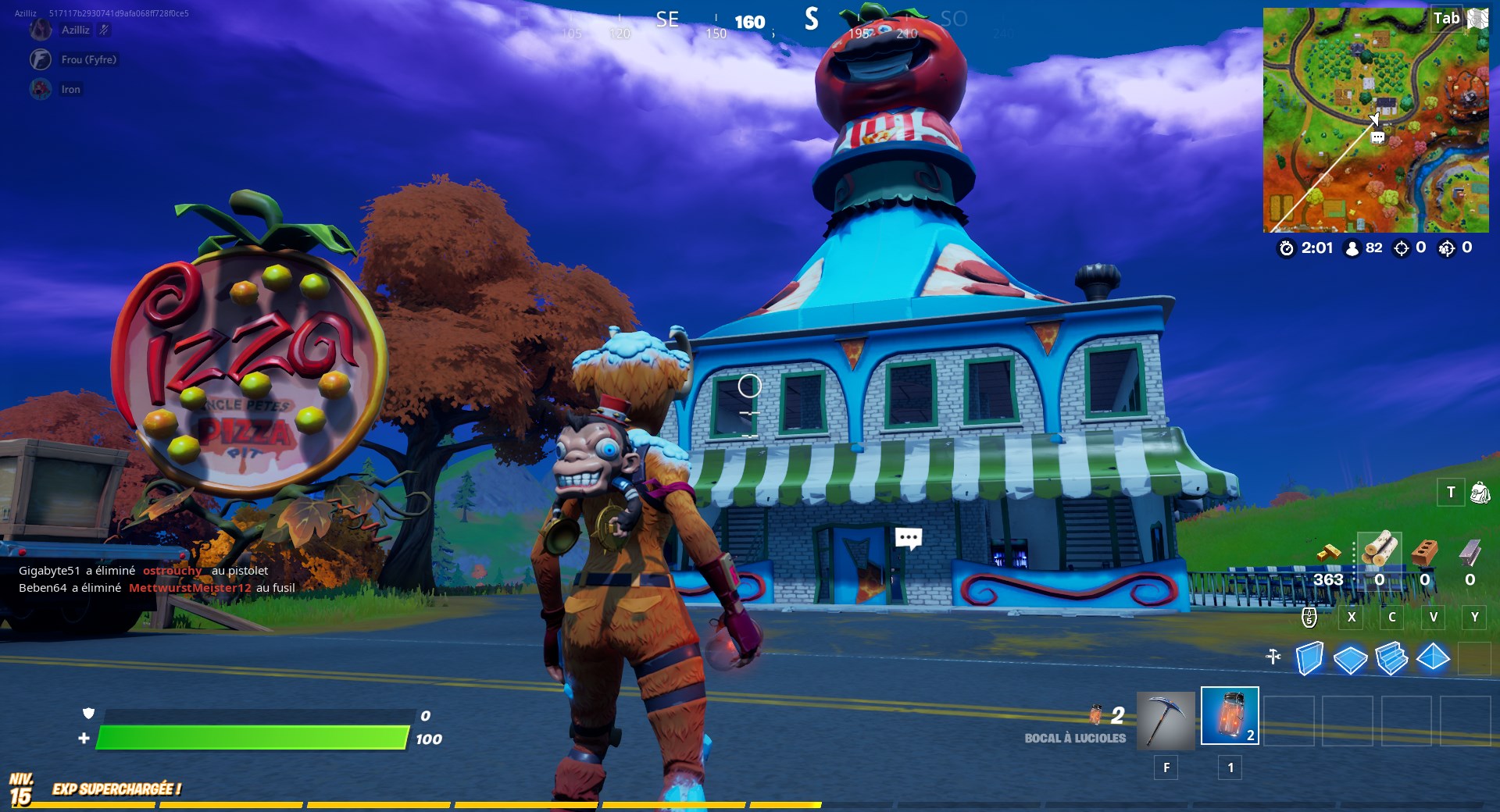Click the match timer stopwatch icon
This screenshot has height=812, width=1500.
pos(1286,249)
